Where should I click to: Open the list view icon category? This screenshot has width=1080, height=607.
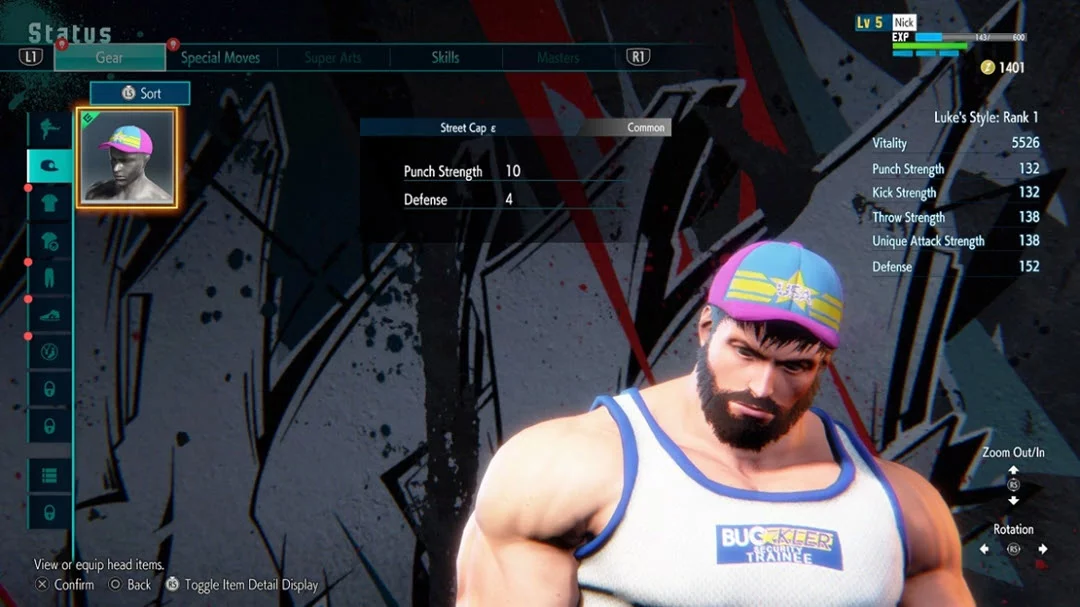pos(49,475)
